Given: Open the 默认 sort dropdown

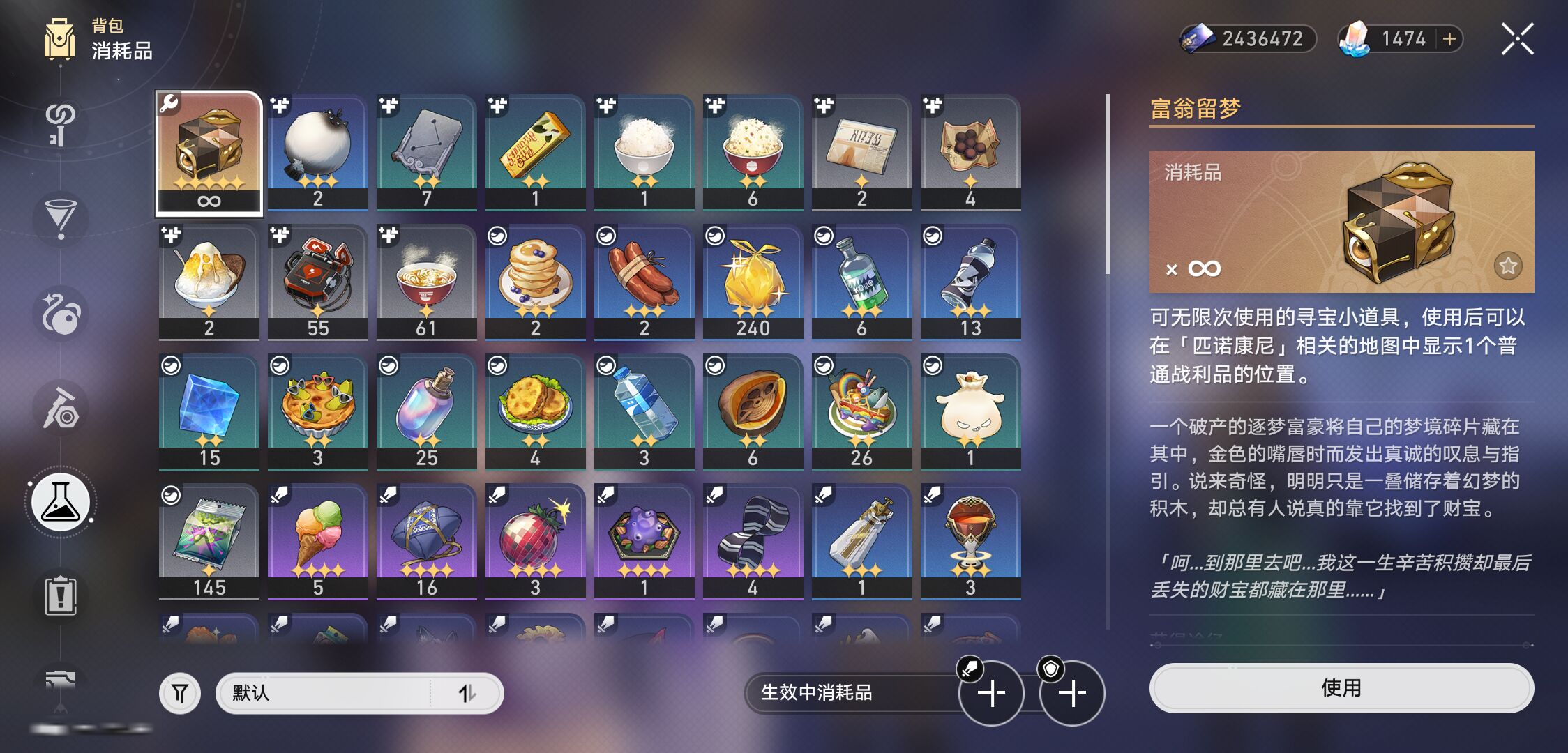Looking at the screenshot, I should pyautogui.click(x=359, y=693).
